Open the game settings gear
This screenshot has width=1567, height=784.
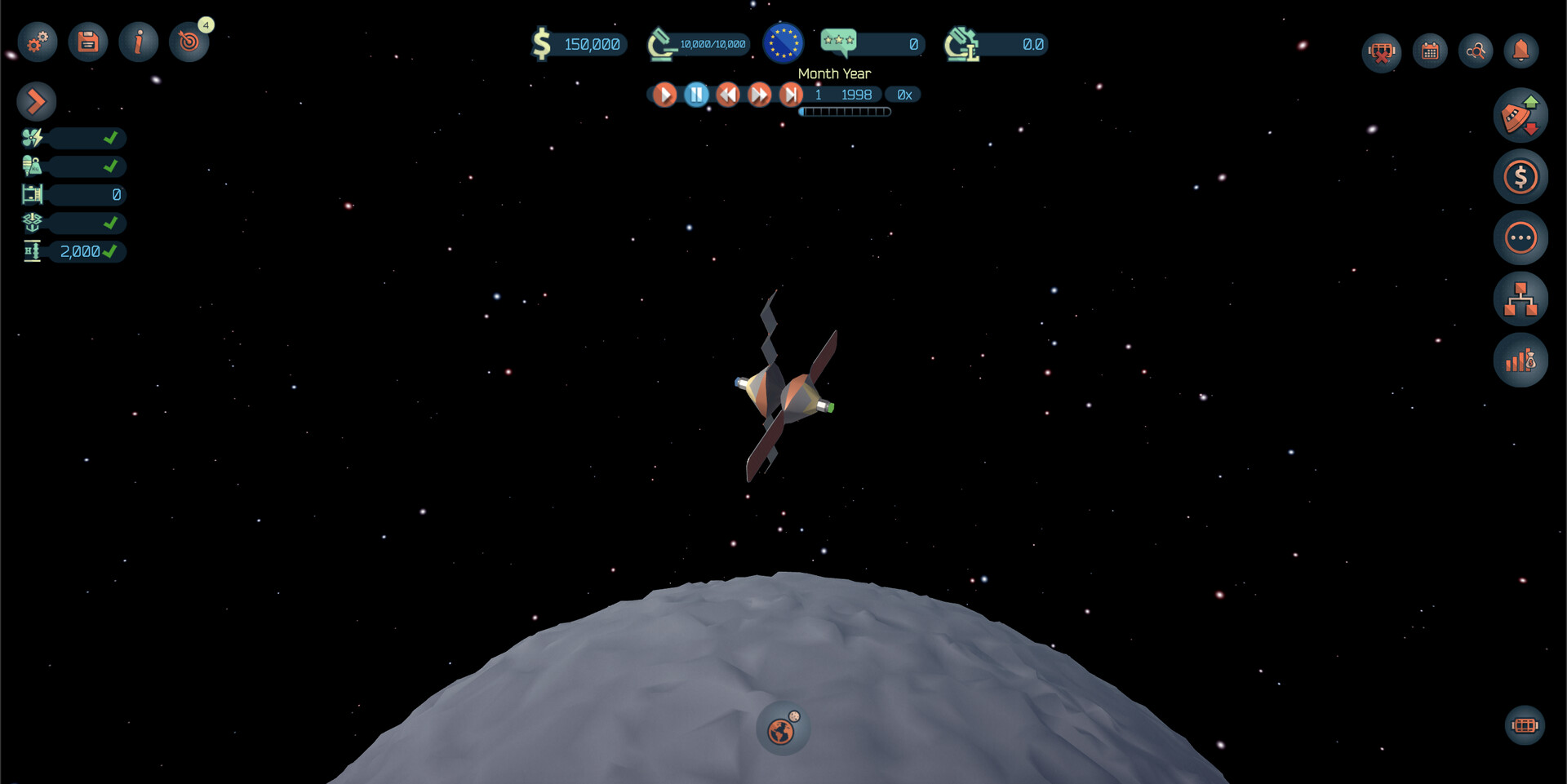pyautogui.click(x=36, y=42)
